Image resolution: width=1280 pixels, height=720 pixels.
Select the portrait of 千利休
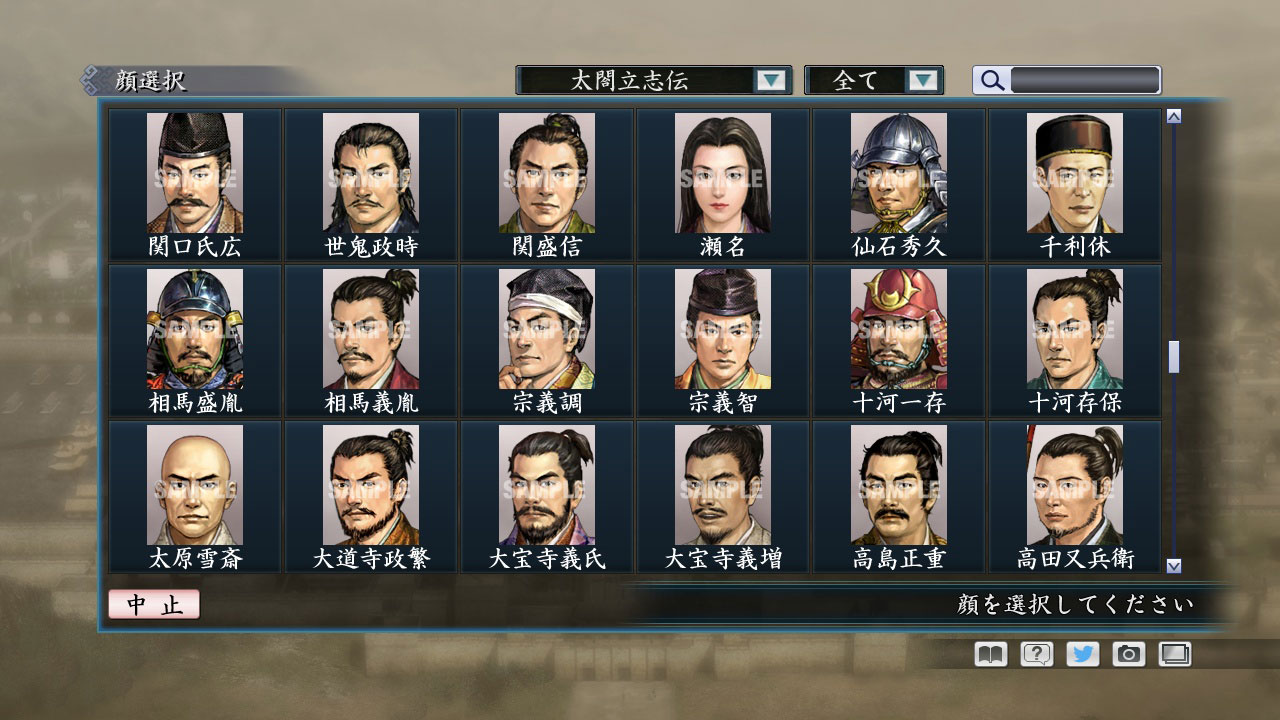click(x=1075, y=175)
